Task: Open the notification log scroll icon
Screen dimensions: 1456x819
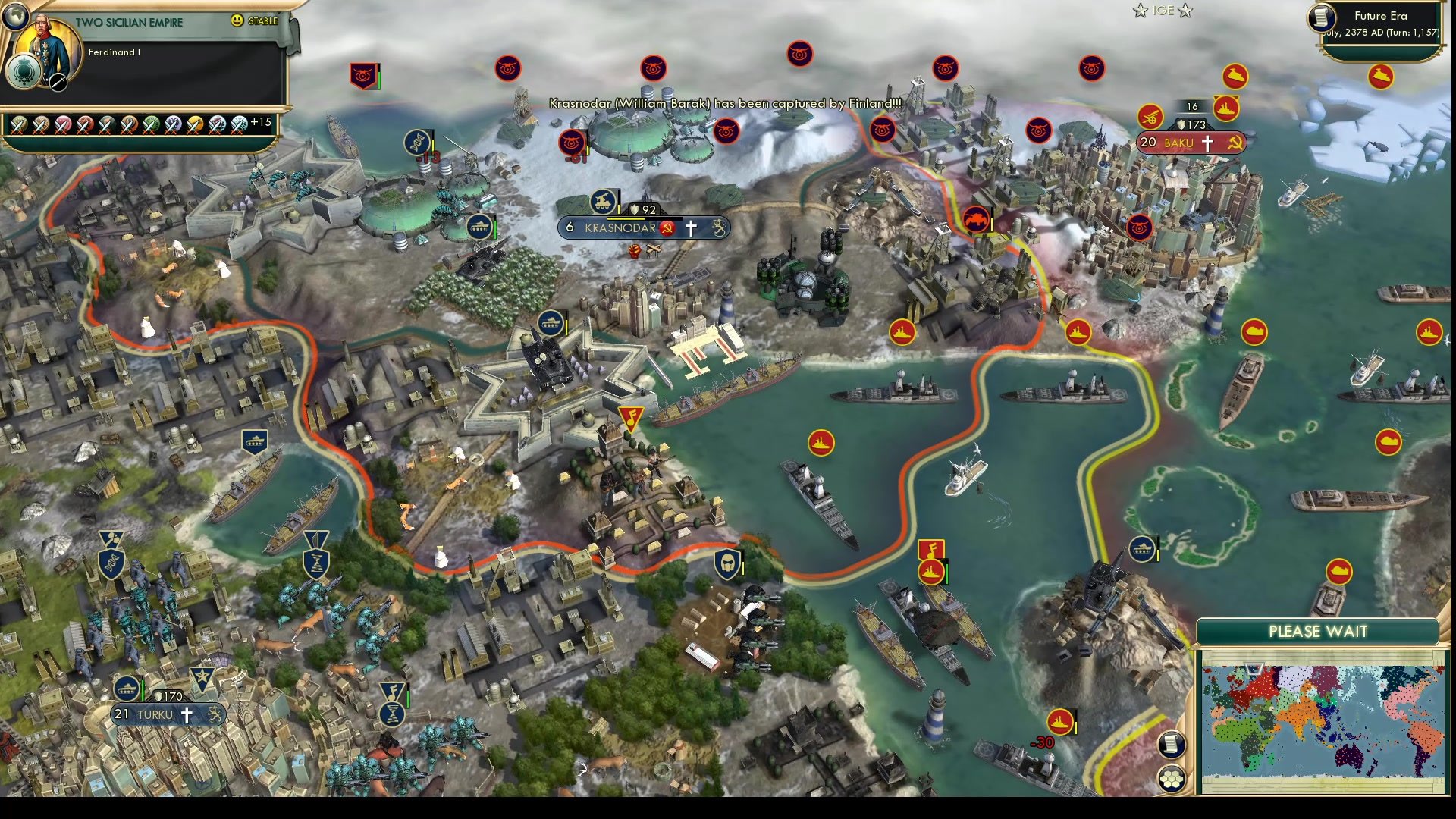Action: (1172, 744)
